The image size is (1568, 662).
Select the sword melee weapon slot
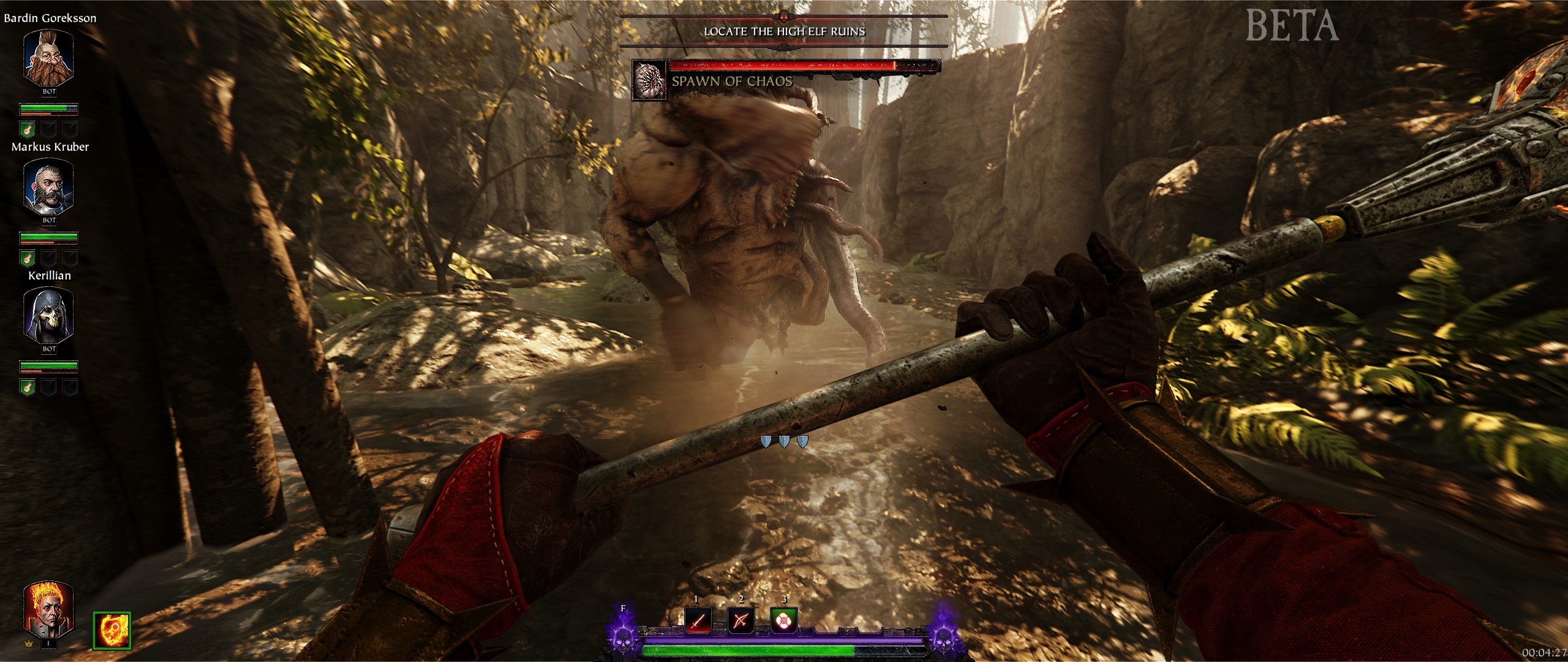click(x=698, y=621)
